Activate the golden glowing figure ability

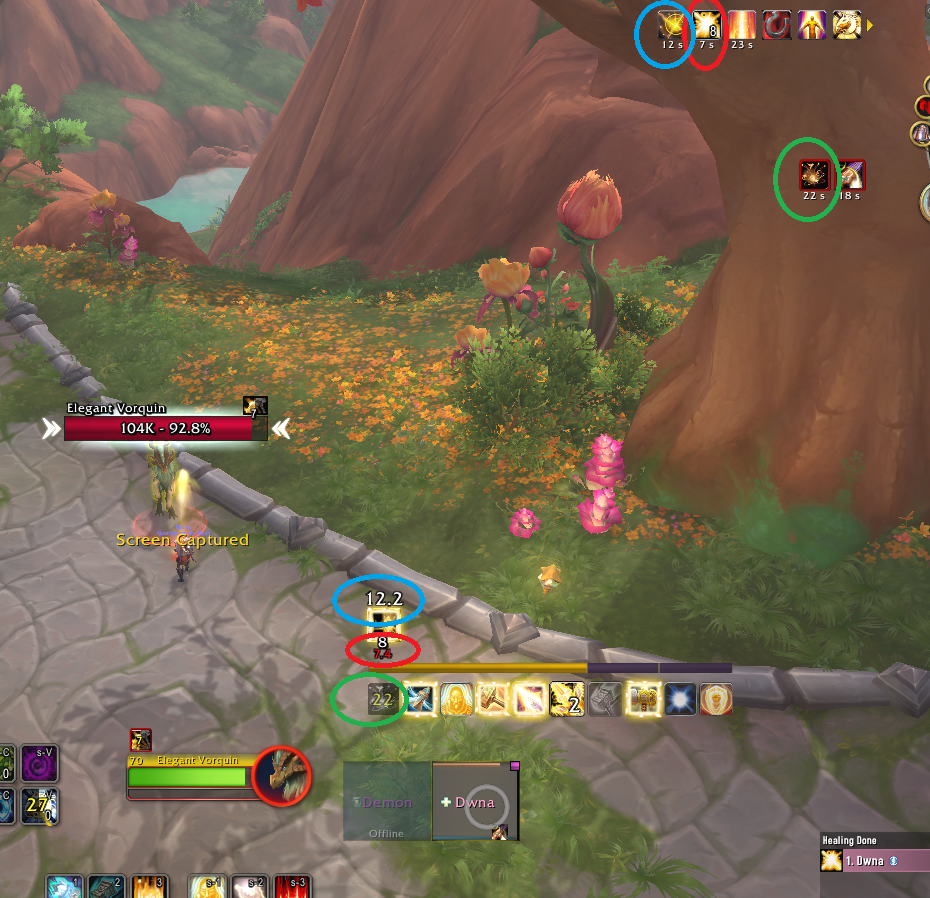457,699
